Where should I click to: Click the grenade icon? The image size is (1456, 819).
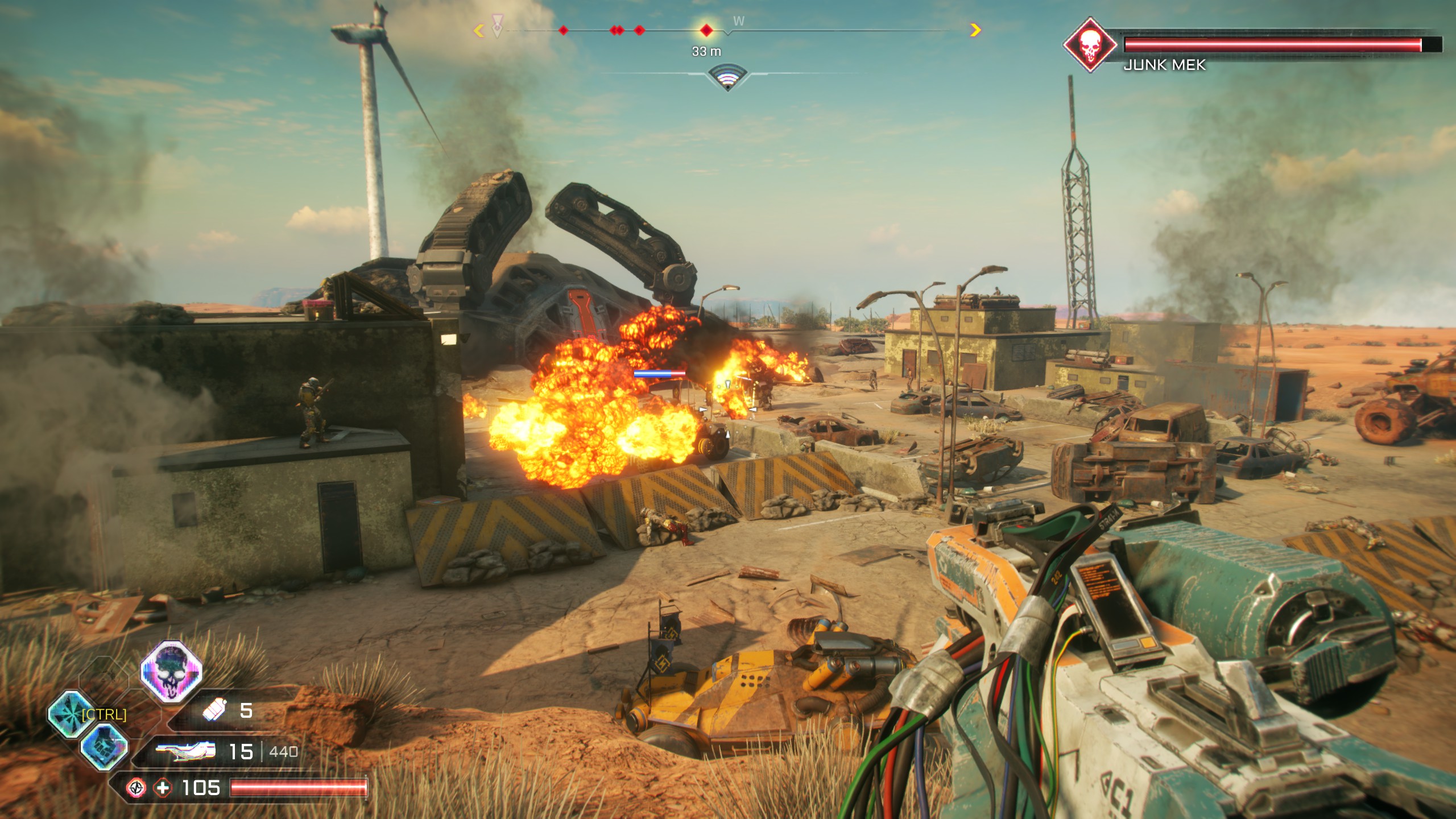point(216,710)
